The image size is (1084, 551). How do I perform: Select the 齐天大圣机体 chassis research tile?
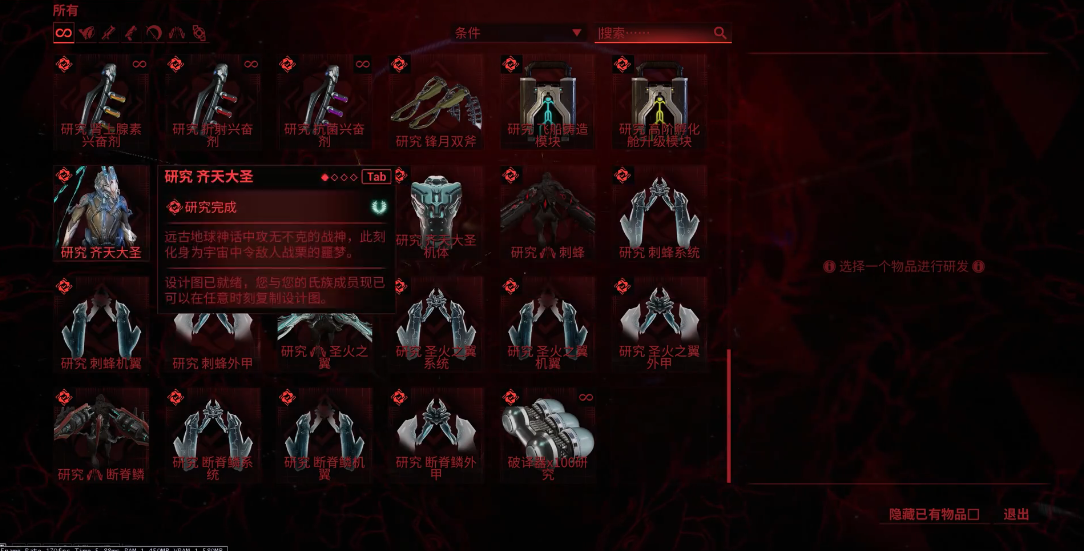[436, 211]
